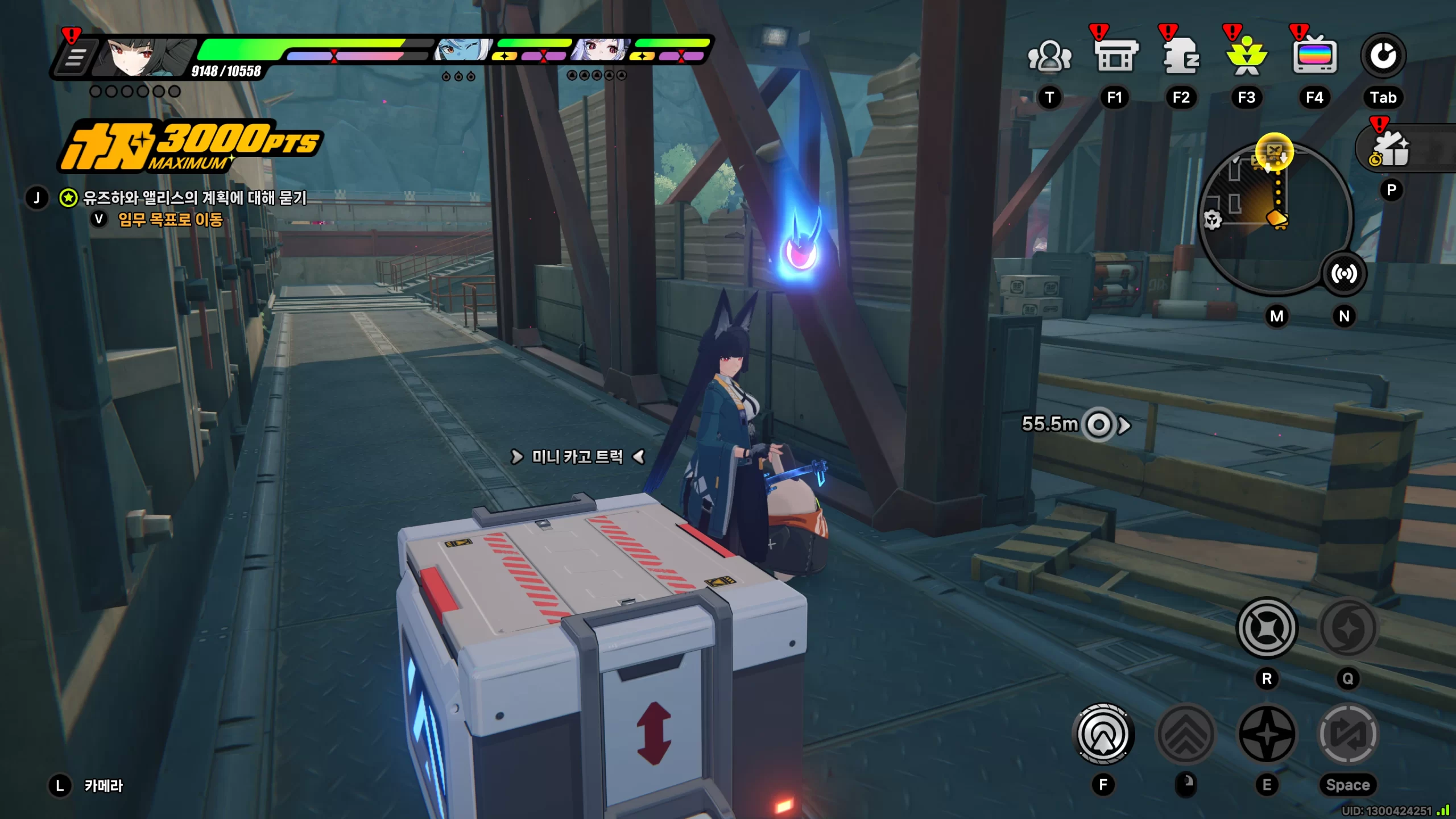Open the circular power icon above Tab
The height and width of the screenshot is (819, 1456).
tap(1383, 56)
